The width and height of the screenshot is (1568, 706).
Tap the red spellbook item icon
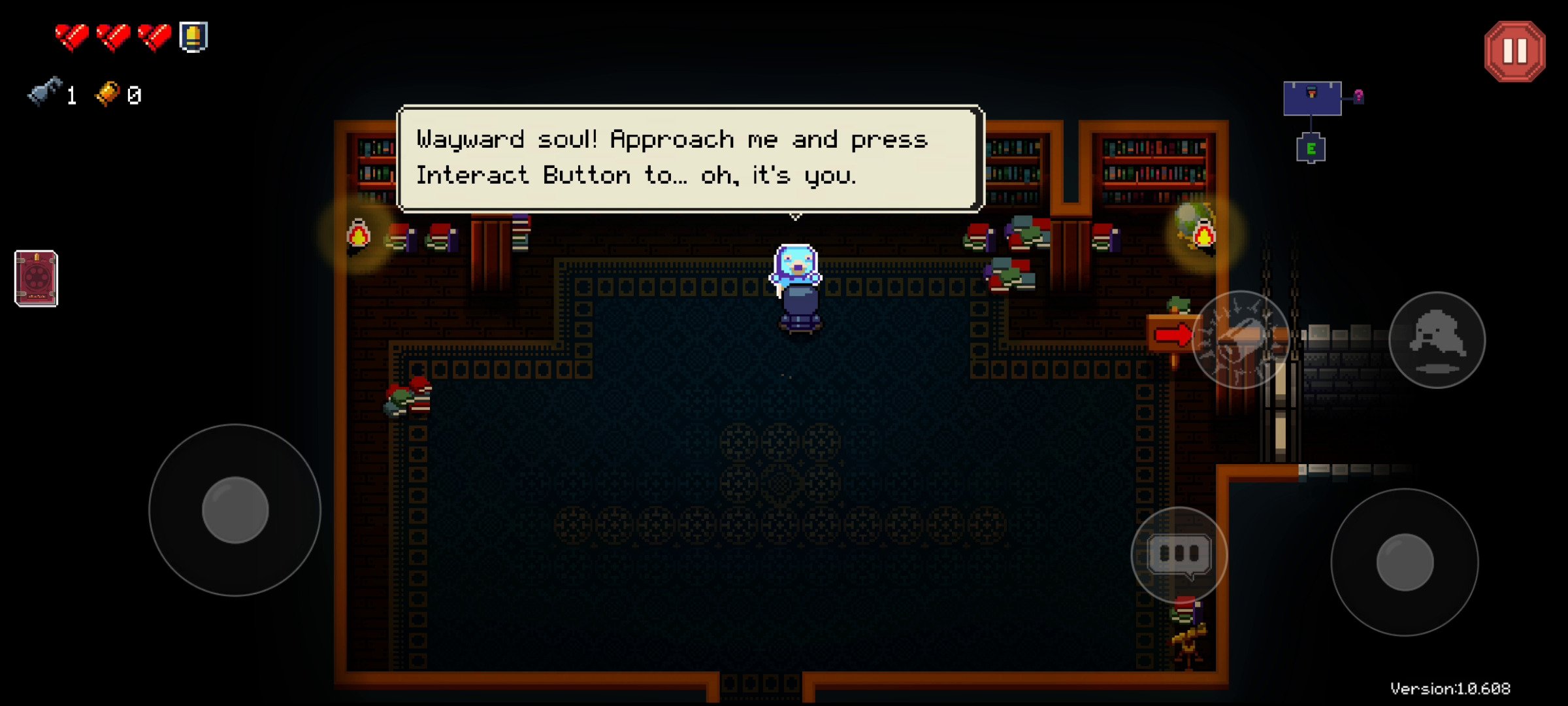[x=37, y=278]
